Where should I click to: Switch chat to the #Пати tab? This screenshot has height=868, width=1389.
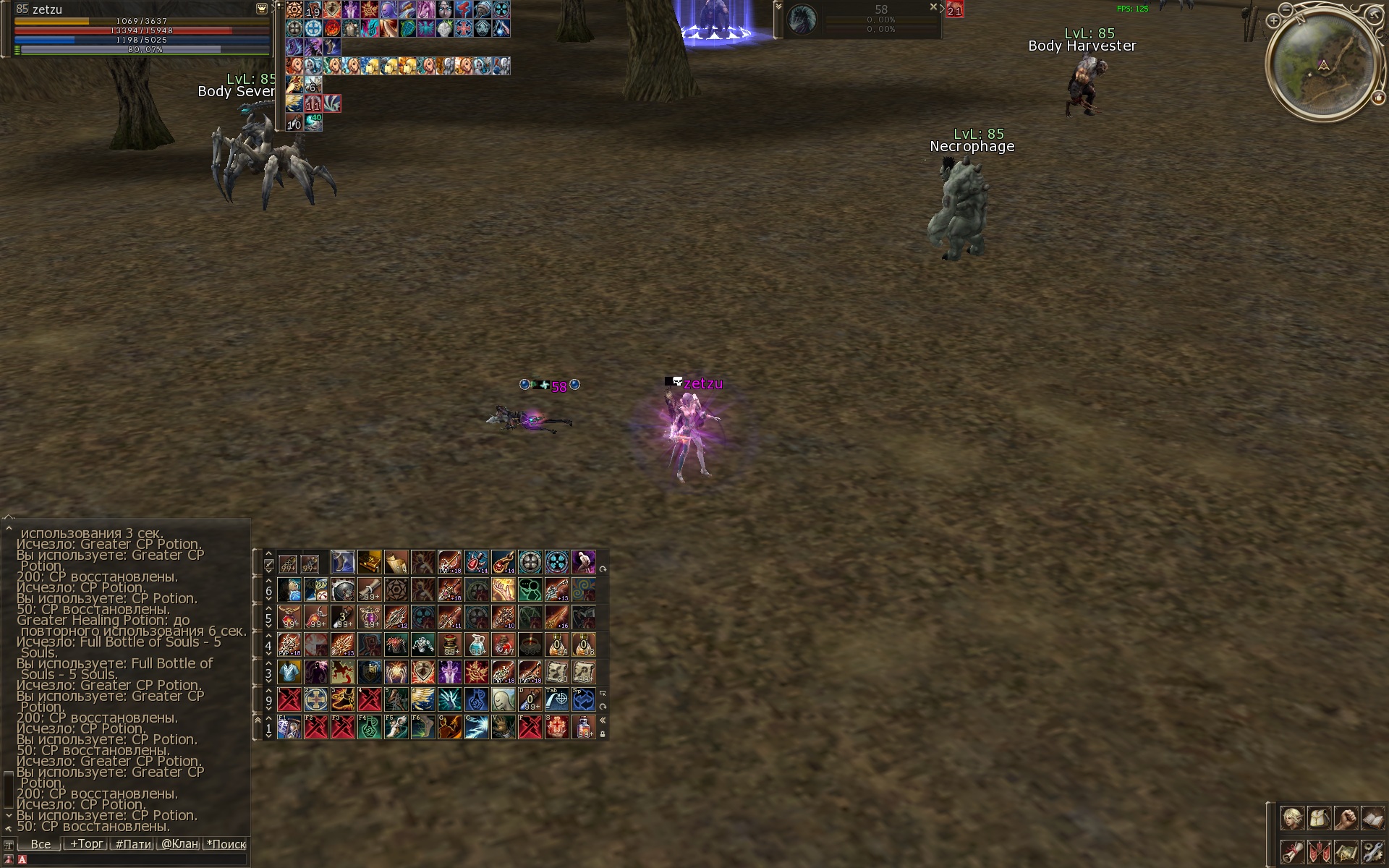click(x=134, y=844)
